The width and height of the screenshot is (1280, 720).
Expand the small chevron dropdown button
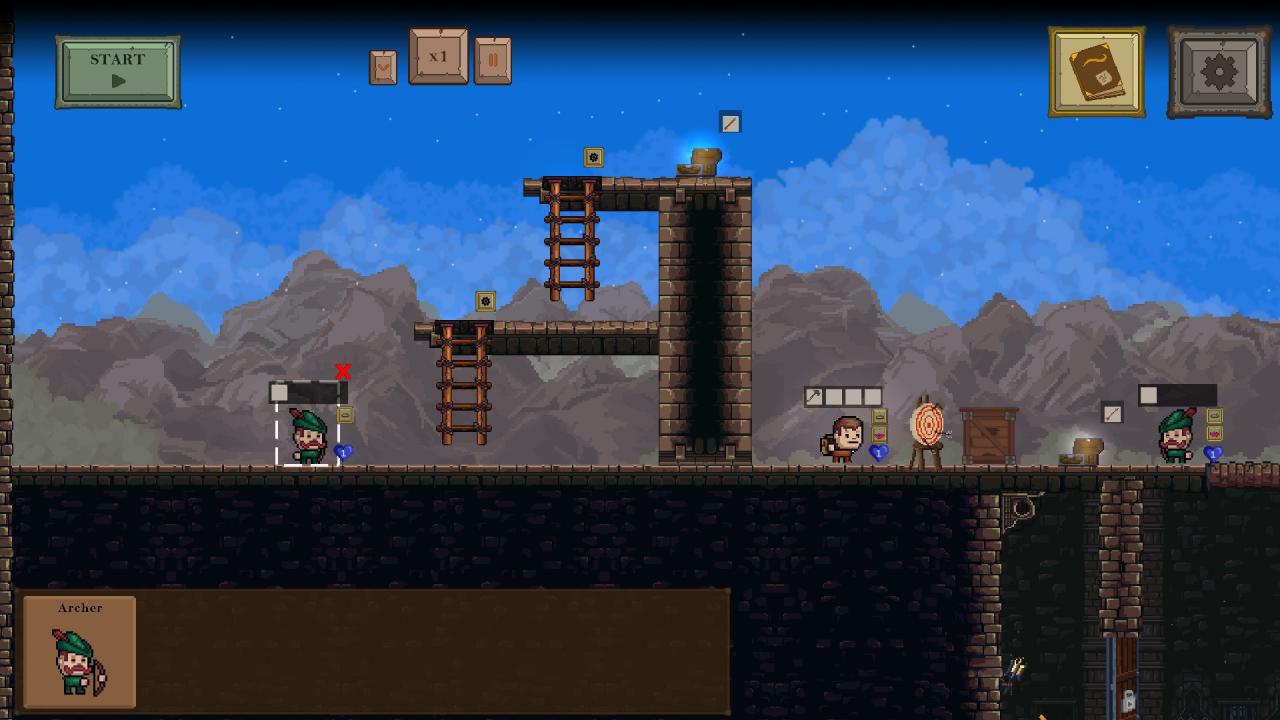[x=383, y=67]
